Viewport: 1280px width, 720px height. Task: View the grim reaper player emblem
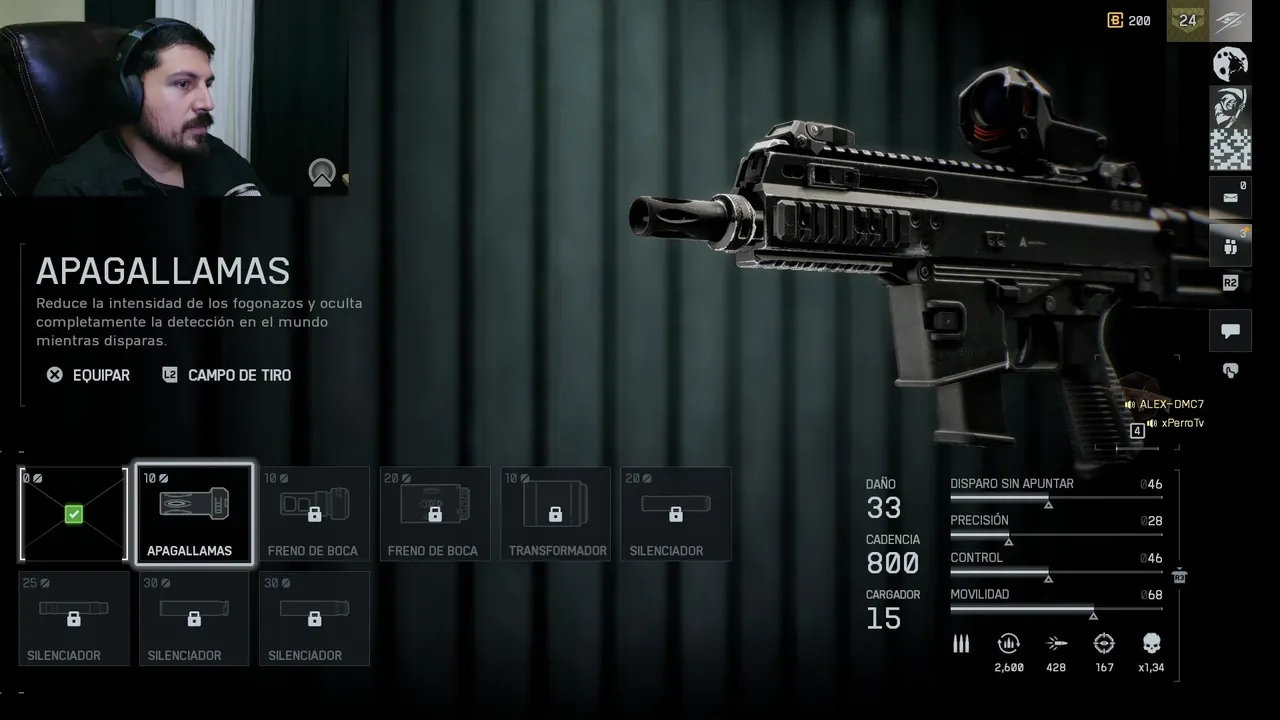click(1230, 107)
